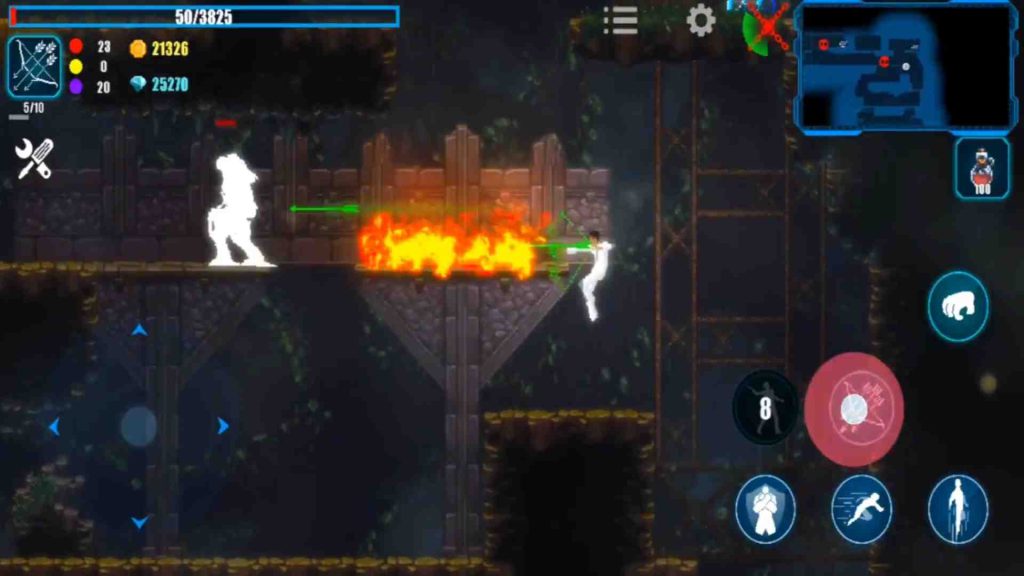This screenshot has width=1024, height=576.
Task: Tap the fist melee attack button
Action: (957, 307)
